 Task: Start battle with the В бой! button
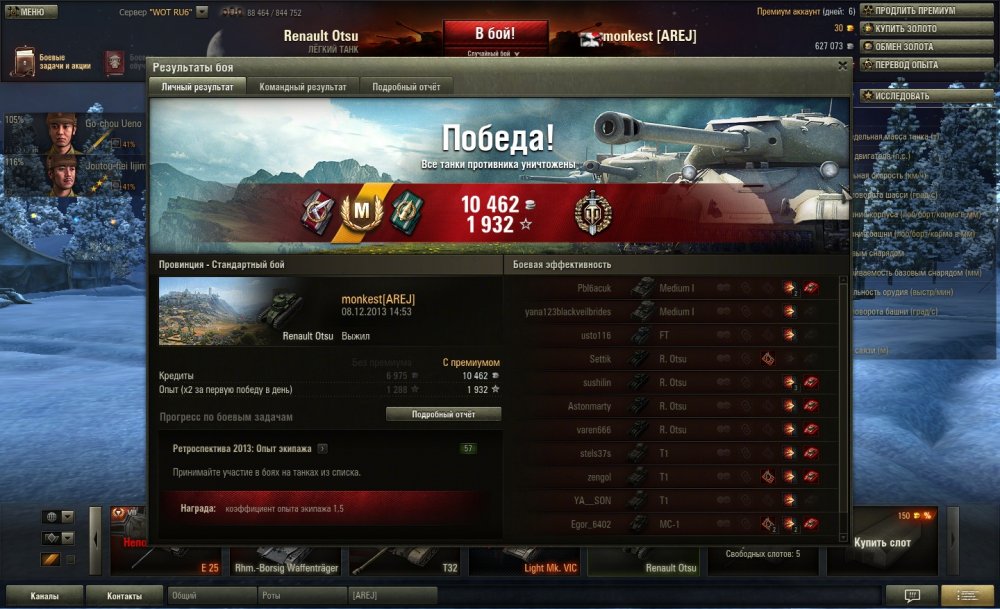[x=495, y=34]
